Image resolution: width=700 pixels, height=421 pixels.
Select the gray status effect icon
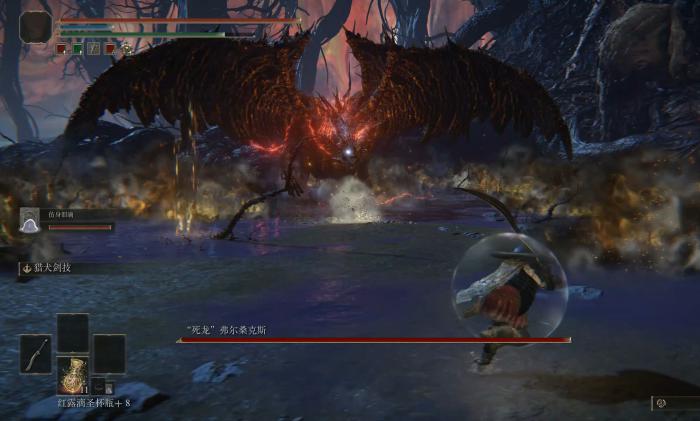[x=93, y=47]
